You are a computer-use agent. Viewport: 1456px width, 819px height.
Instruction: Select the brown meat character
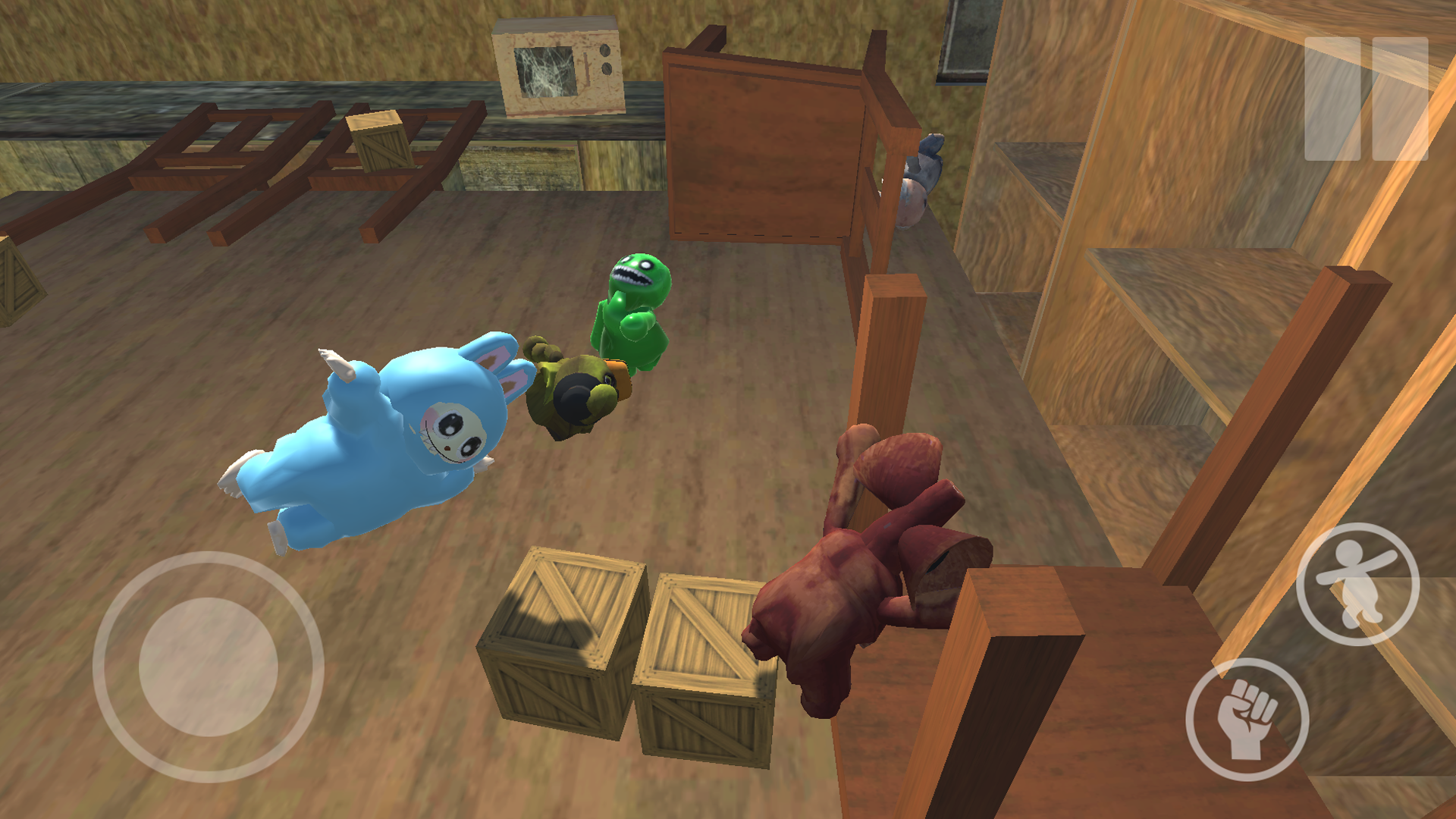pyautogui.click(x=857, y=591)
